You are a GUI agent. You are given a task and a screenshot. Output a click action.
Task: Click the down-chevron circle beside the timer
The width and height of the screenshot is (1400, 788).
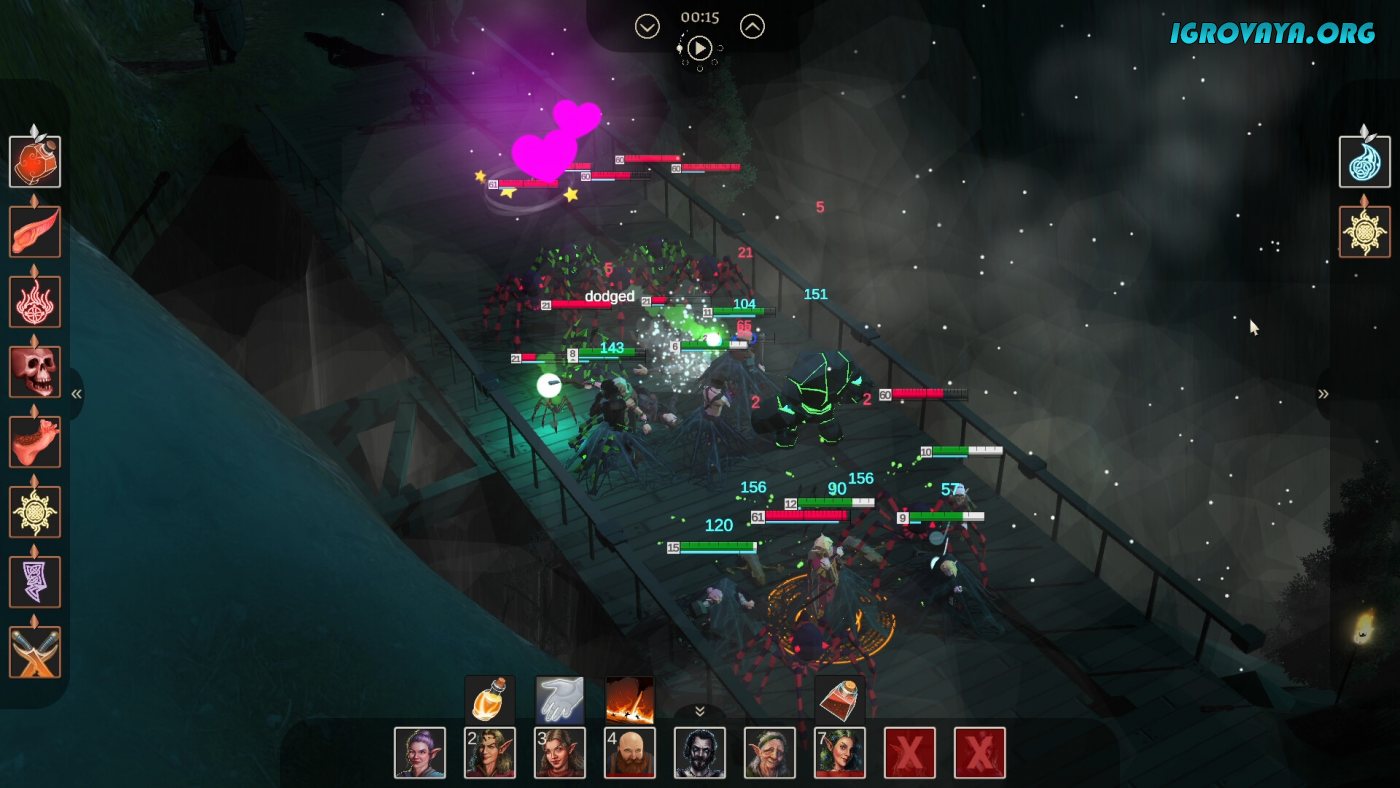point(647,27)
